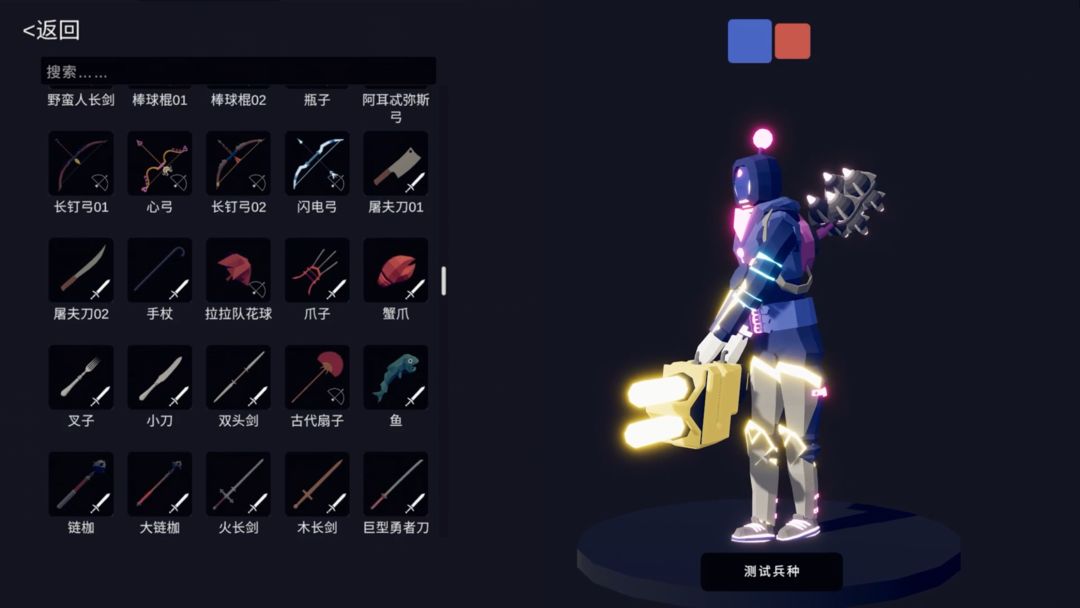This screenshot has height=608, width=1080.
Task: Equip the 屠夫刀02 blade
Action: tap(81, 270)
